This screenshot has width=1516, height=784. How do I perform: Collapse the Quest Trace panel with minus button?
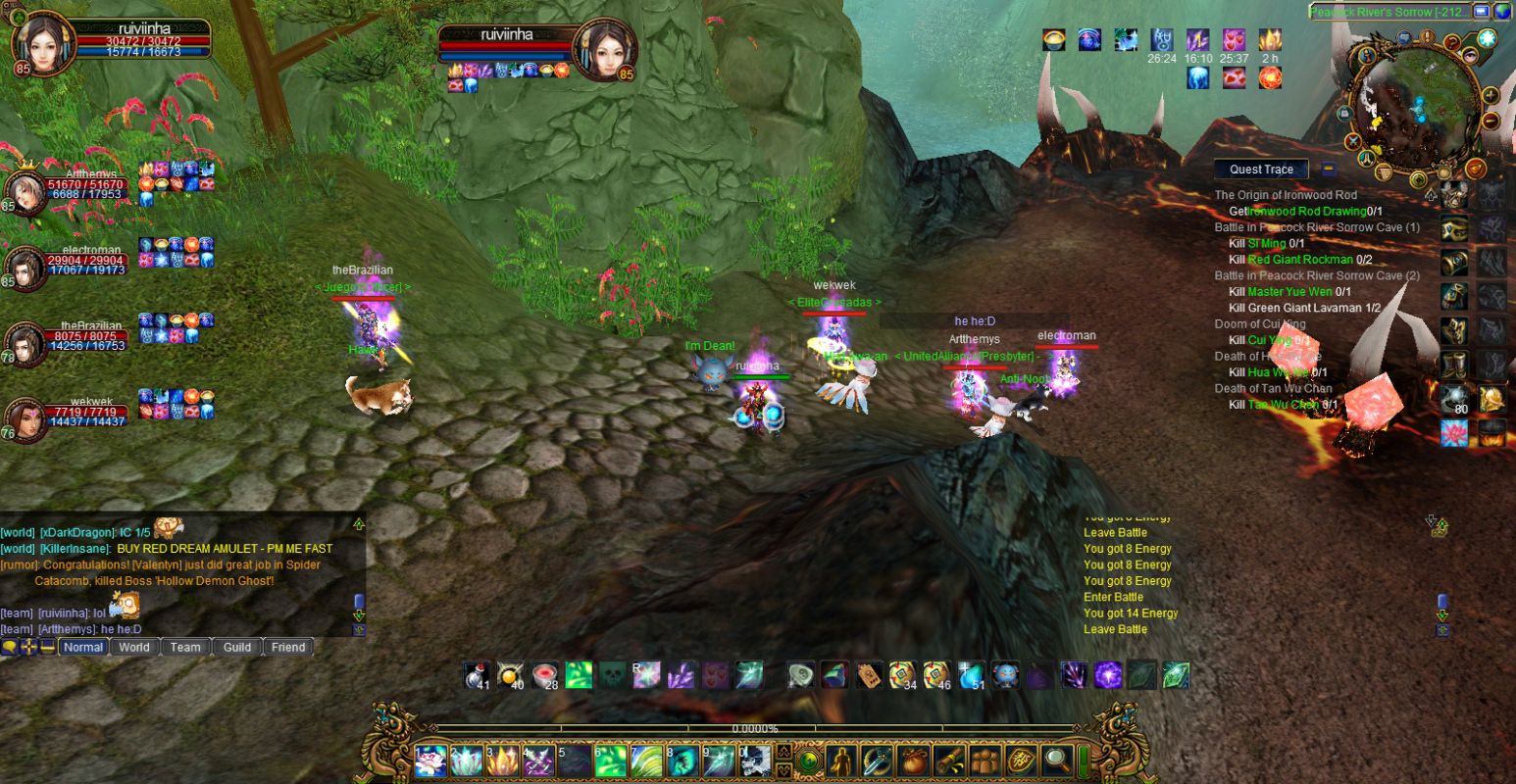click(1329, 170)
